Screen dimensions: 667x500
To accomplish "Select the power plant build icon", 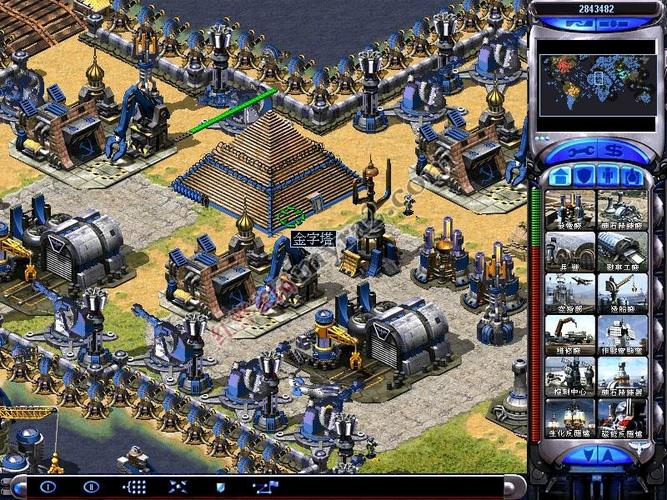I will click(x=570, y=210).
